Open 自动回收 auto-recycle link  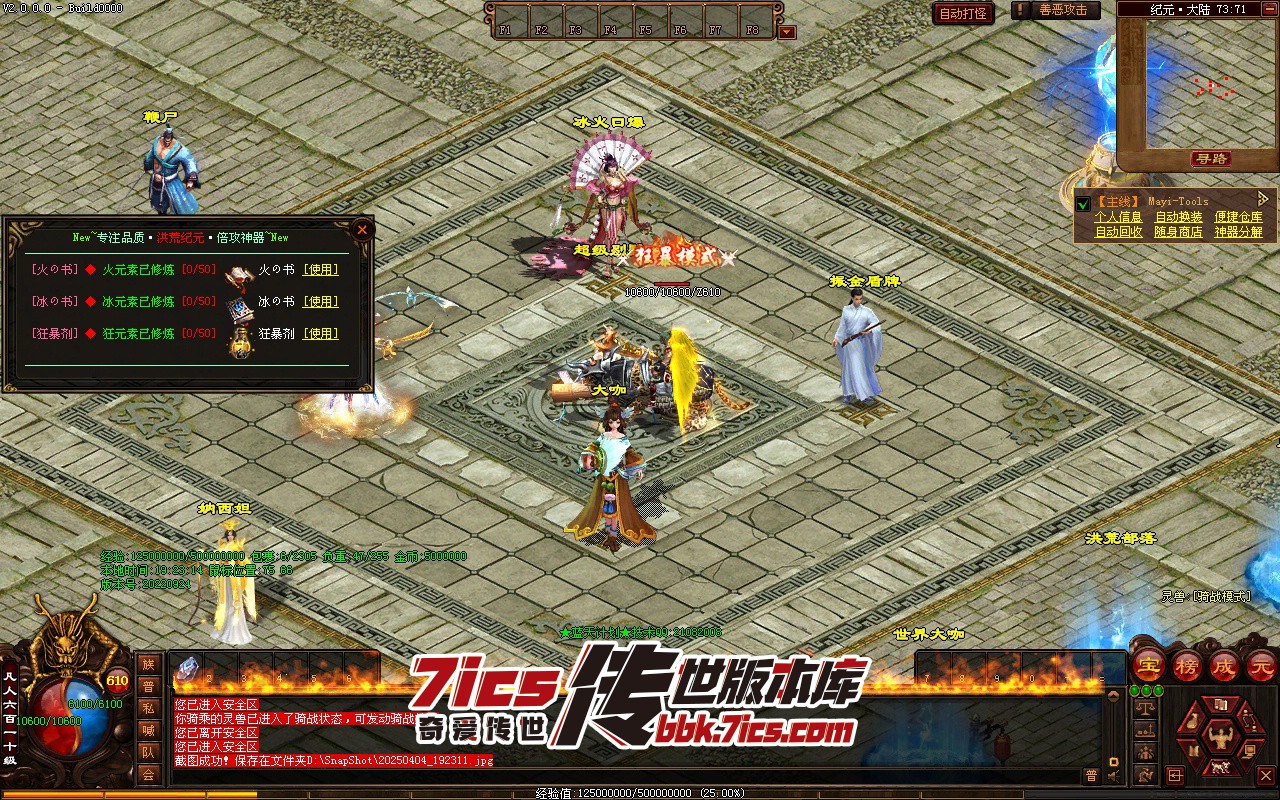coord(1118,232)
